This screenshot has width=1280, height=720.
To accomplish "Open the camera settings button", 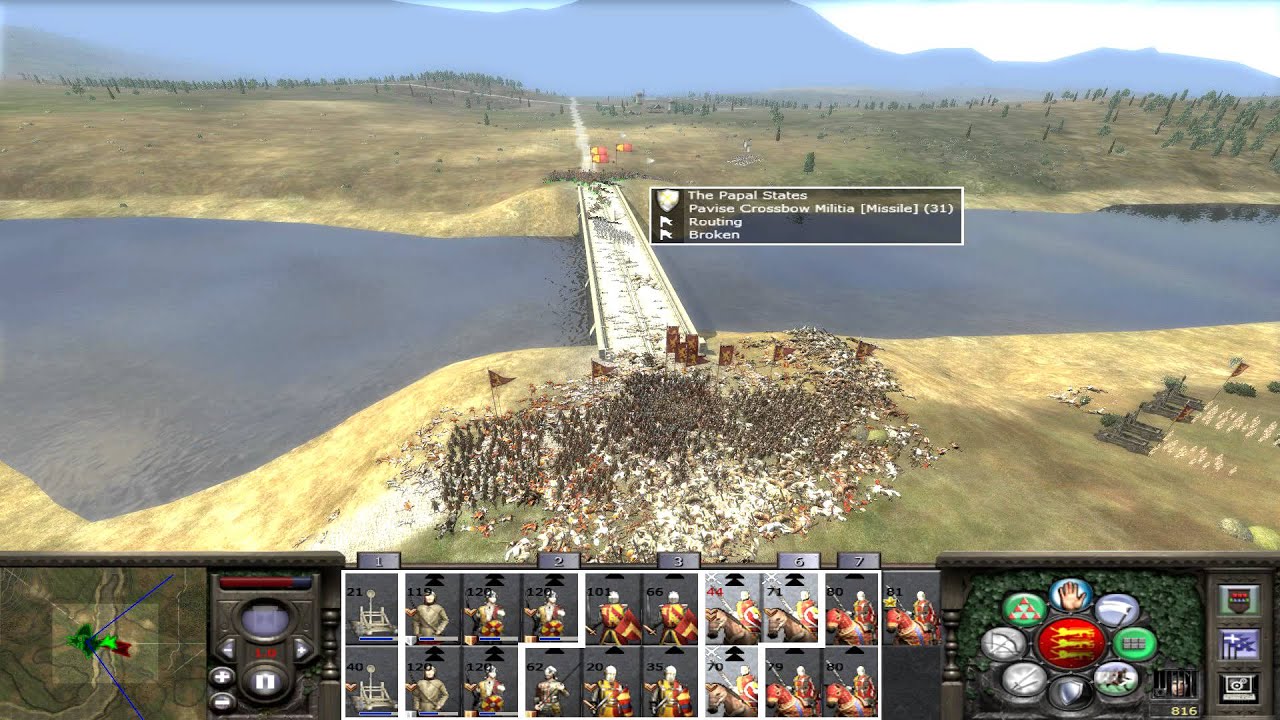I will (x=1238, y=687).
